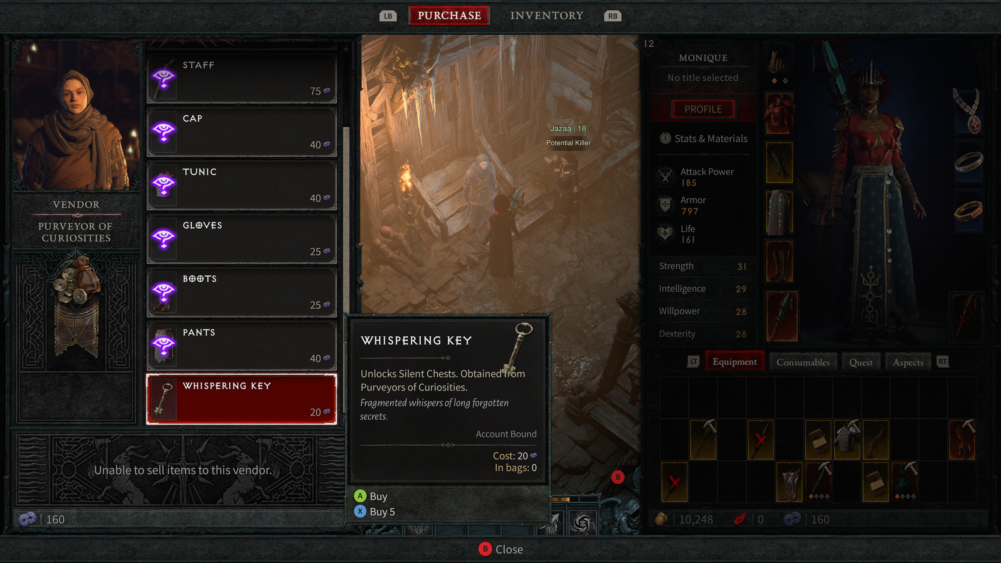Viewport: 1001px width, 563px height.
Task: Open the character Profile
Action: click(x=703, y=109)
